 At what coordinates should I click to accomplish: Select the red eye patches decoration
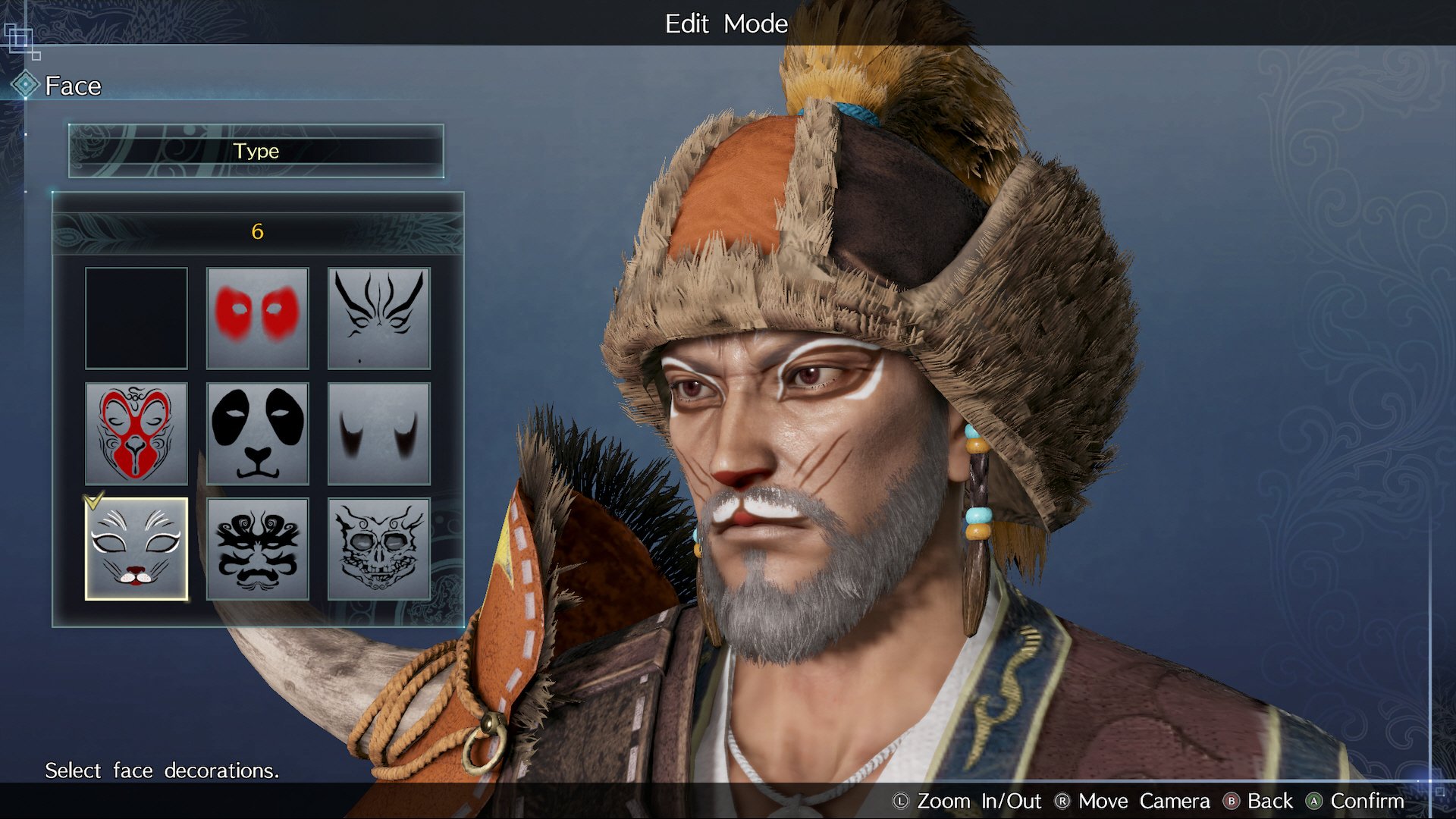[x=258, y=318]
